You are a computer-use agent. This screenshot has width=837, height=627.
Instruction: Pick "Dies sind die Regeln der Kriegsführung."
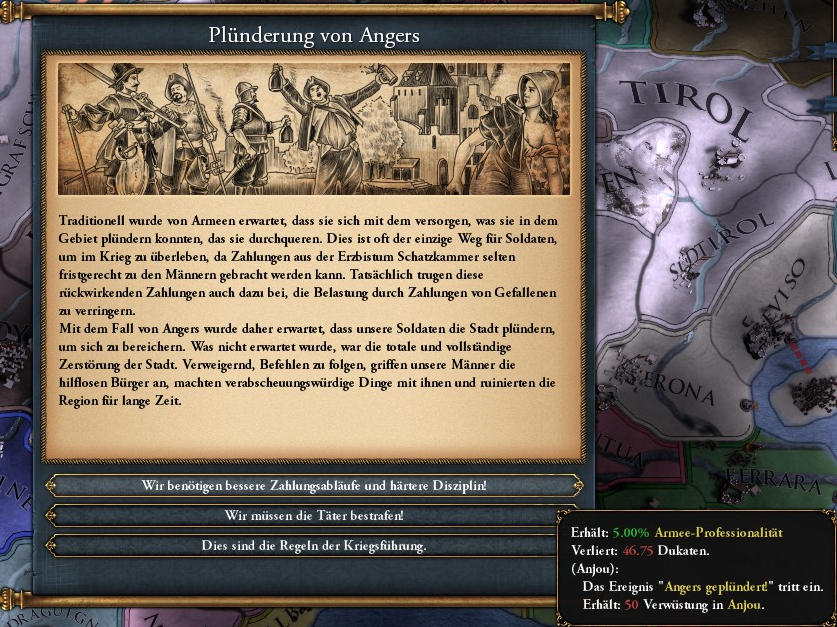314,546
